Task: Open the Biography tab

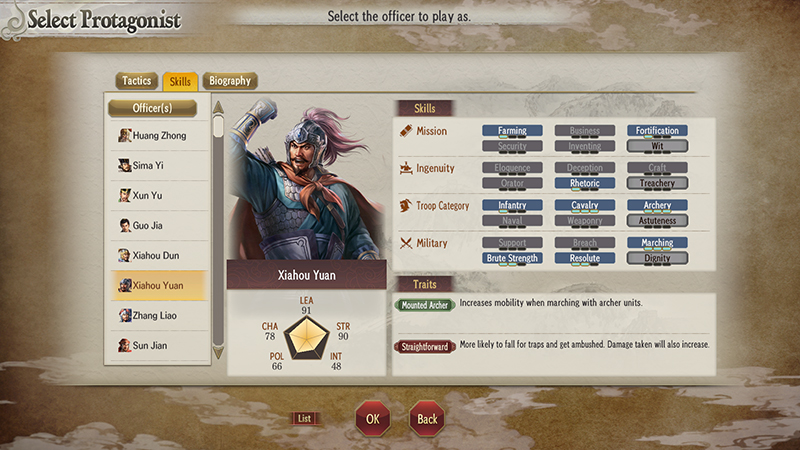Action: pos(229,81)
